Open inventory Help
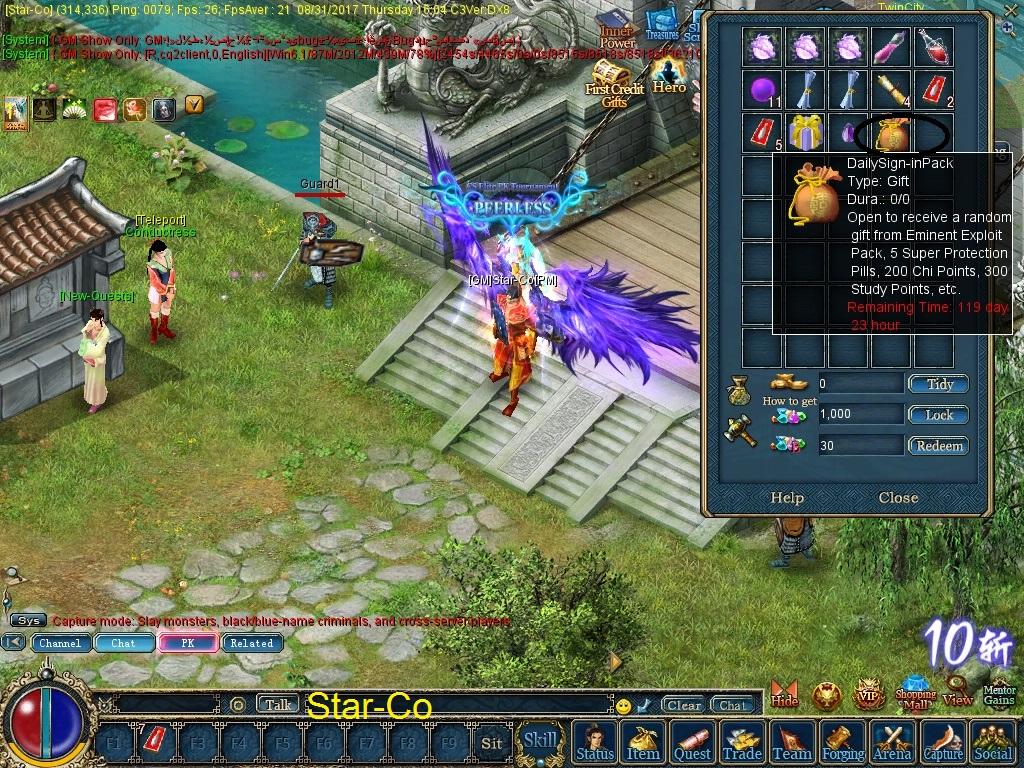This screenshot has height=768, width=1024. pyautogui.click(x=787, y=498)
